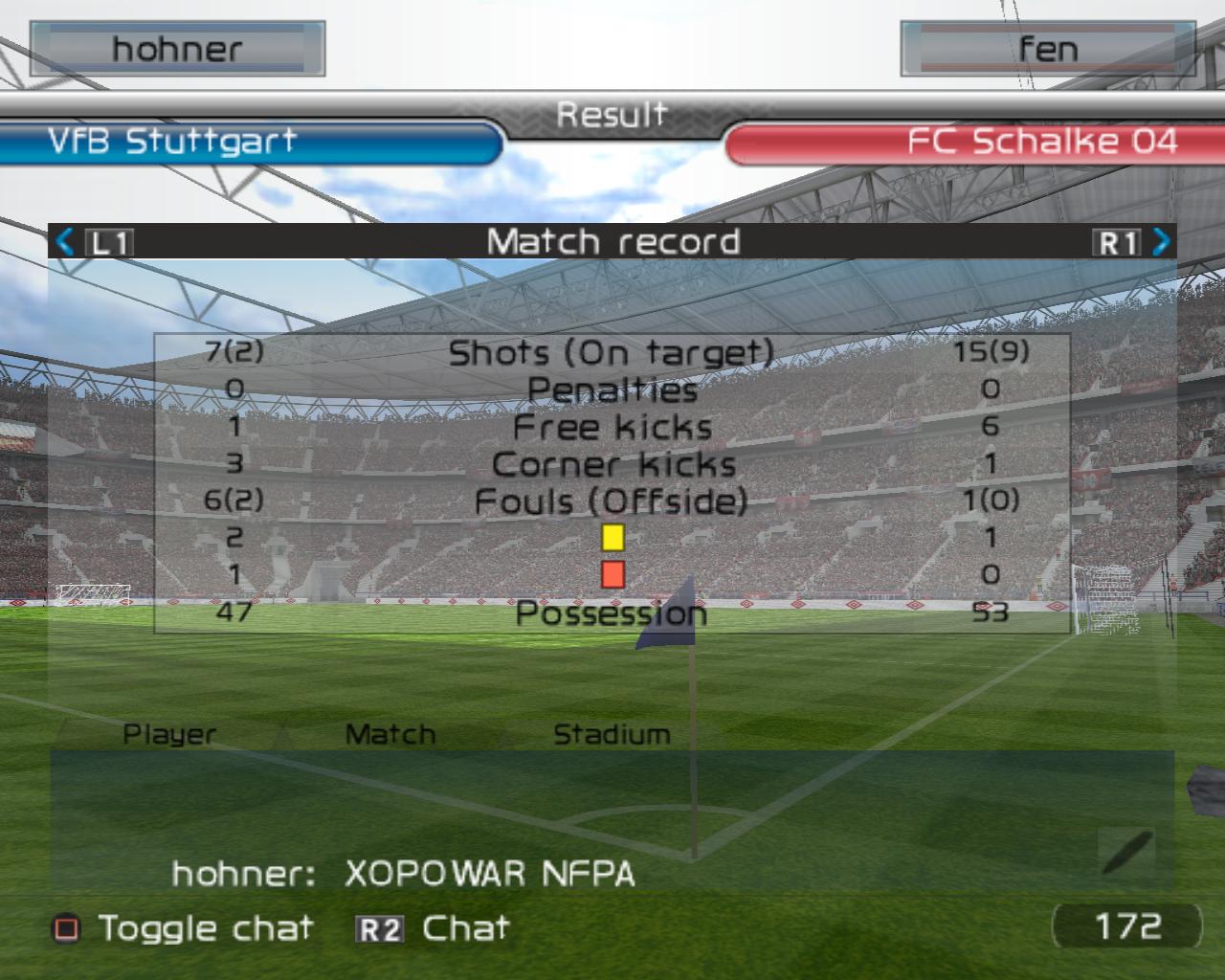Switch to the Player tab

tap(169, 734)
